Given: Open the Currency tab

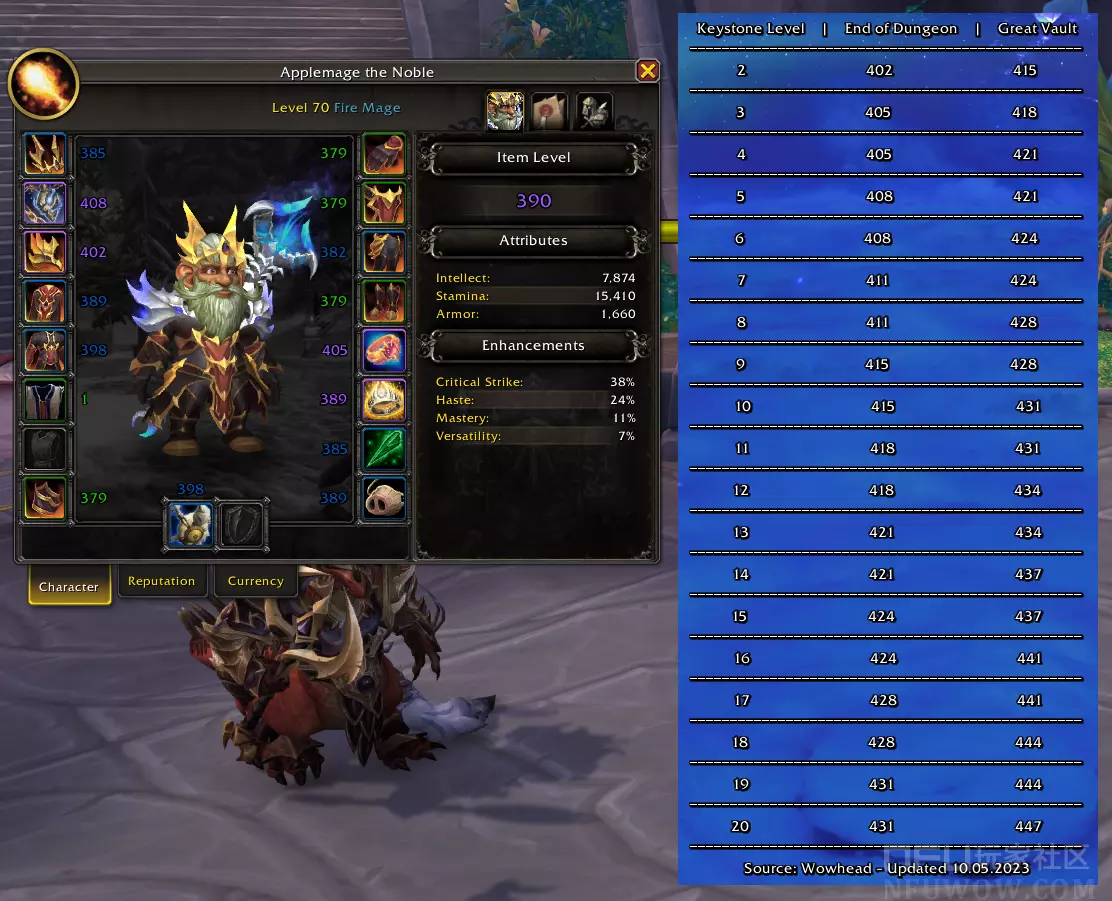Looking at the screenshot, I should coord(255,581).
